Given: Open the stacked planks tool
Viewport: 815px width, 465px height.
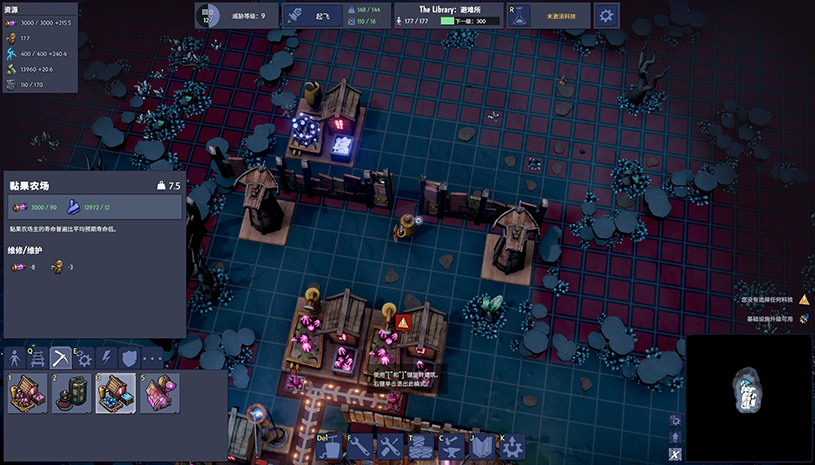Looking at the screenshot, I should click(x=421, y=447).
